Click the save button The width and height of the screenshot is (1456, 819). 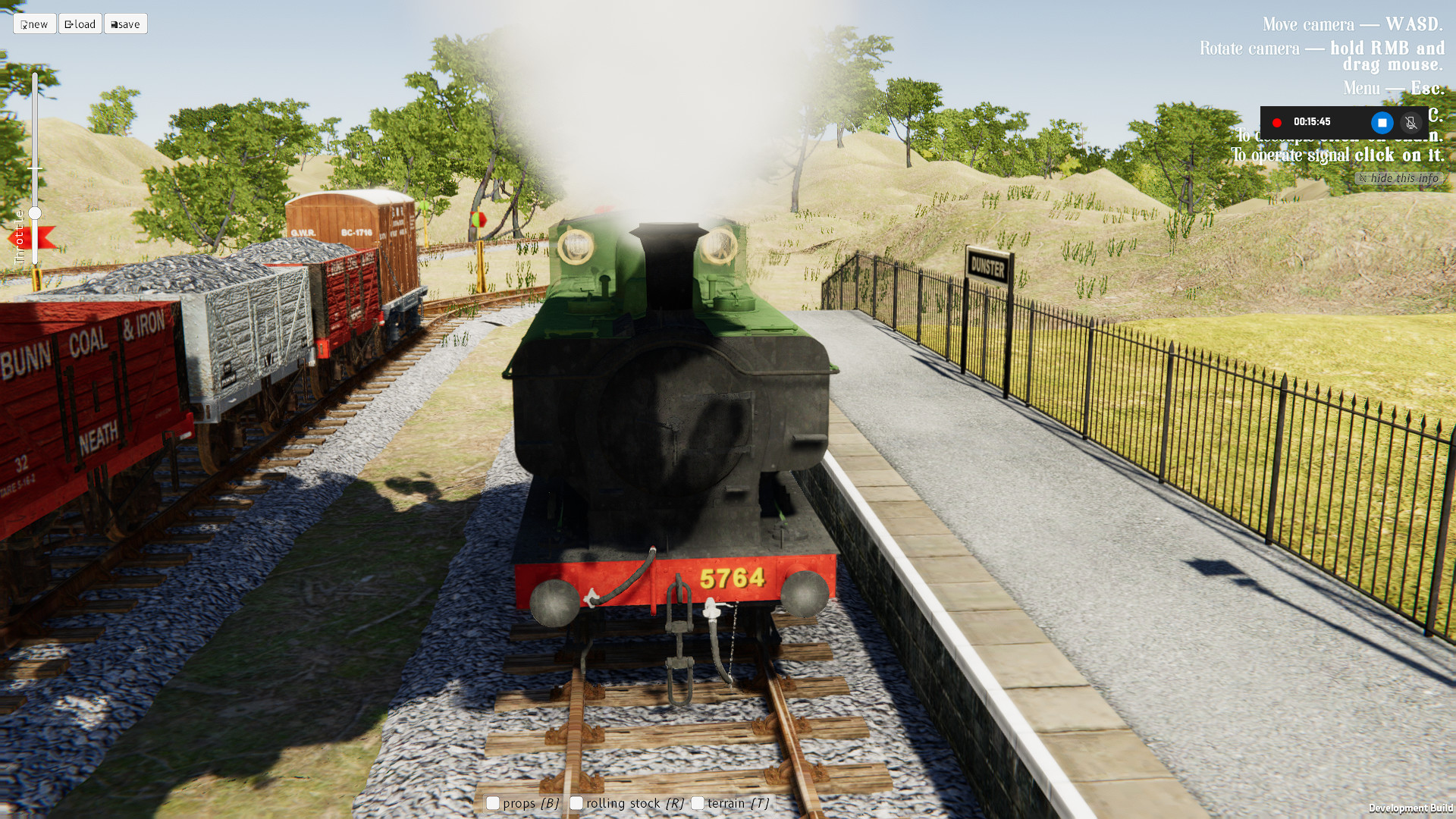click(125, 24)
